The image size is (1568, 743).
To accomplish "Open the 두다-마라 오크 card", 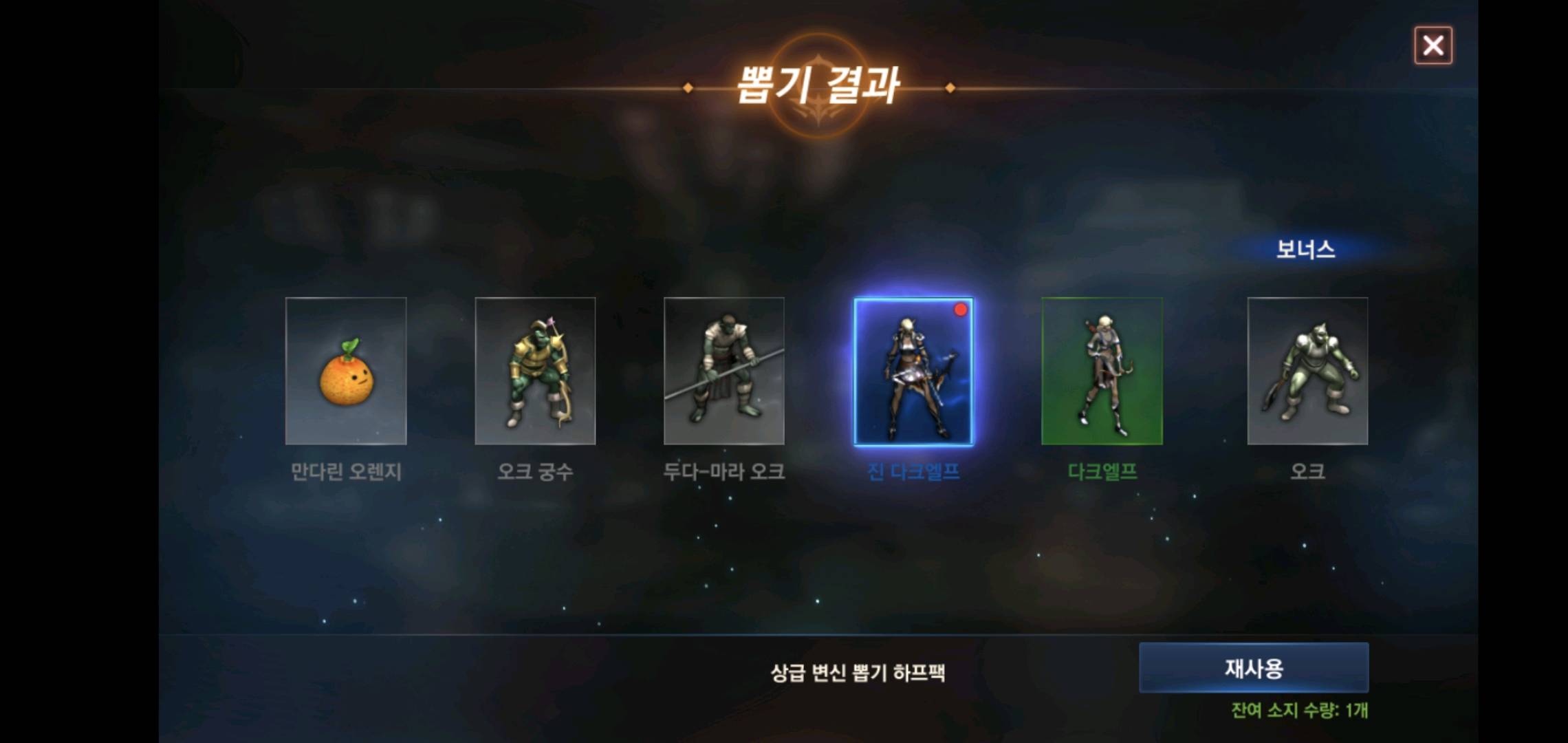I will click(x=723, y=371).
